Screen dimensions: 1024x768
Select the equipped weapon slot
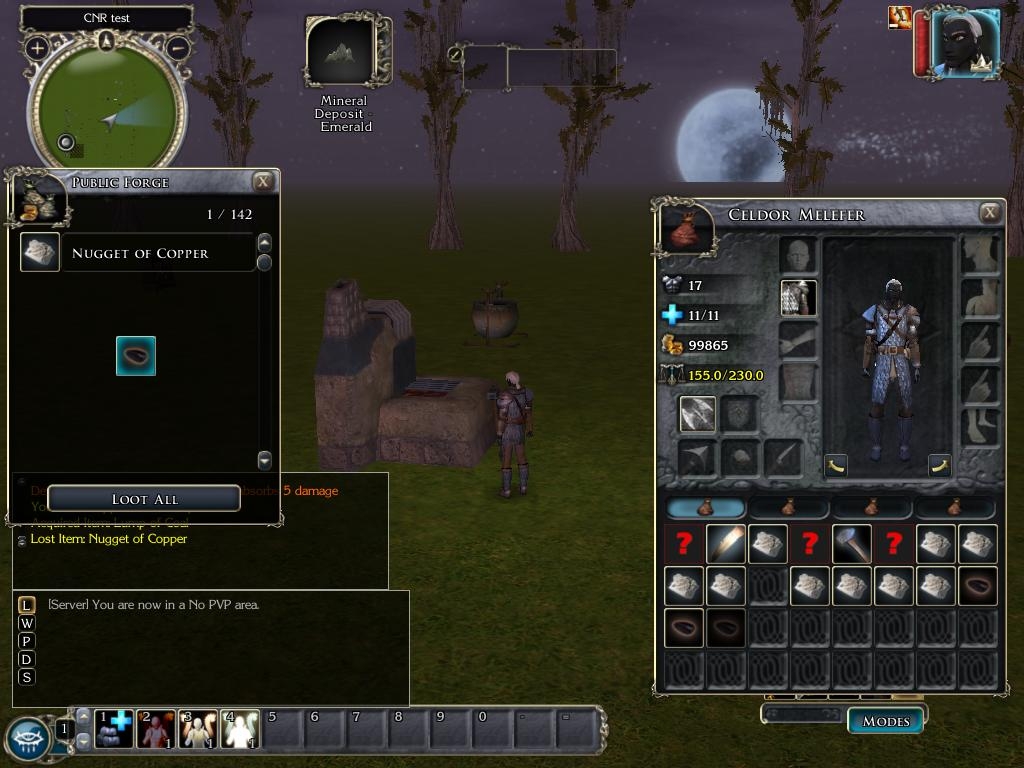click(x=697, y=413)
